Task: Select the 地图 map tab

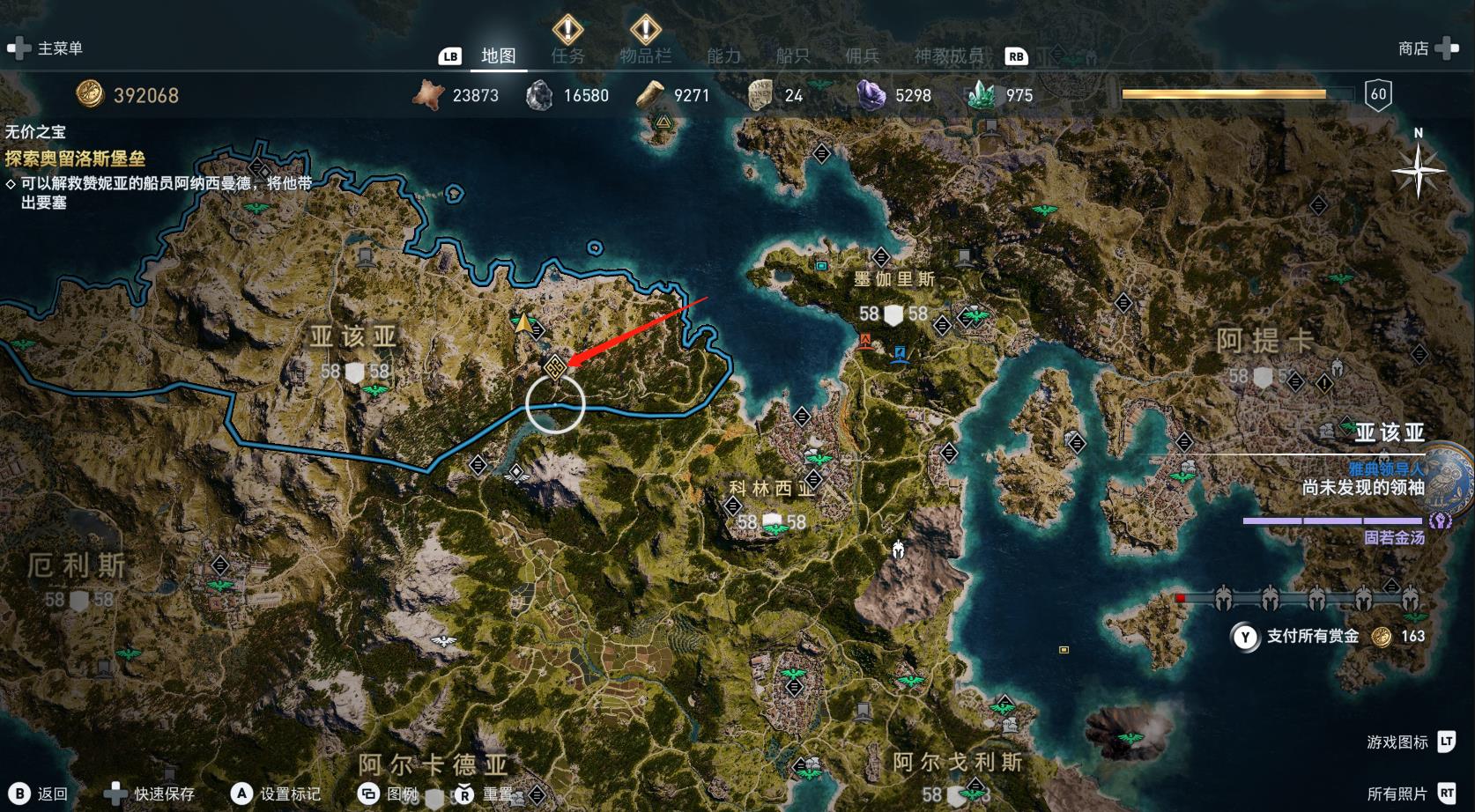Action: click(x=498, y=55)
